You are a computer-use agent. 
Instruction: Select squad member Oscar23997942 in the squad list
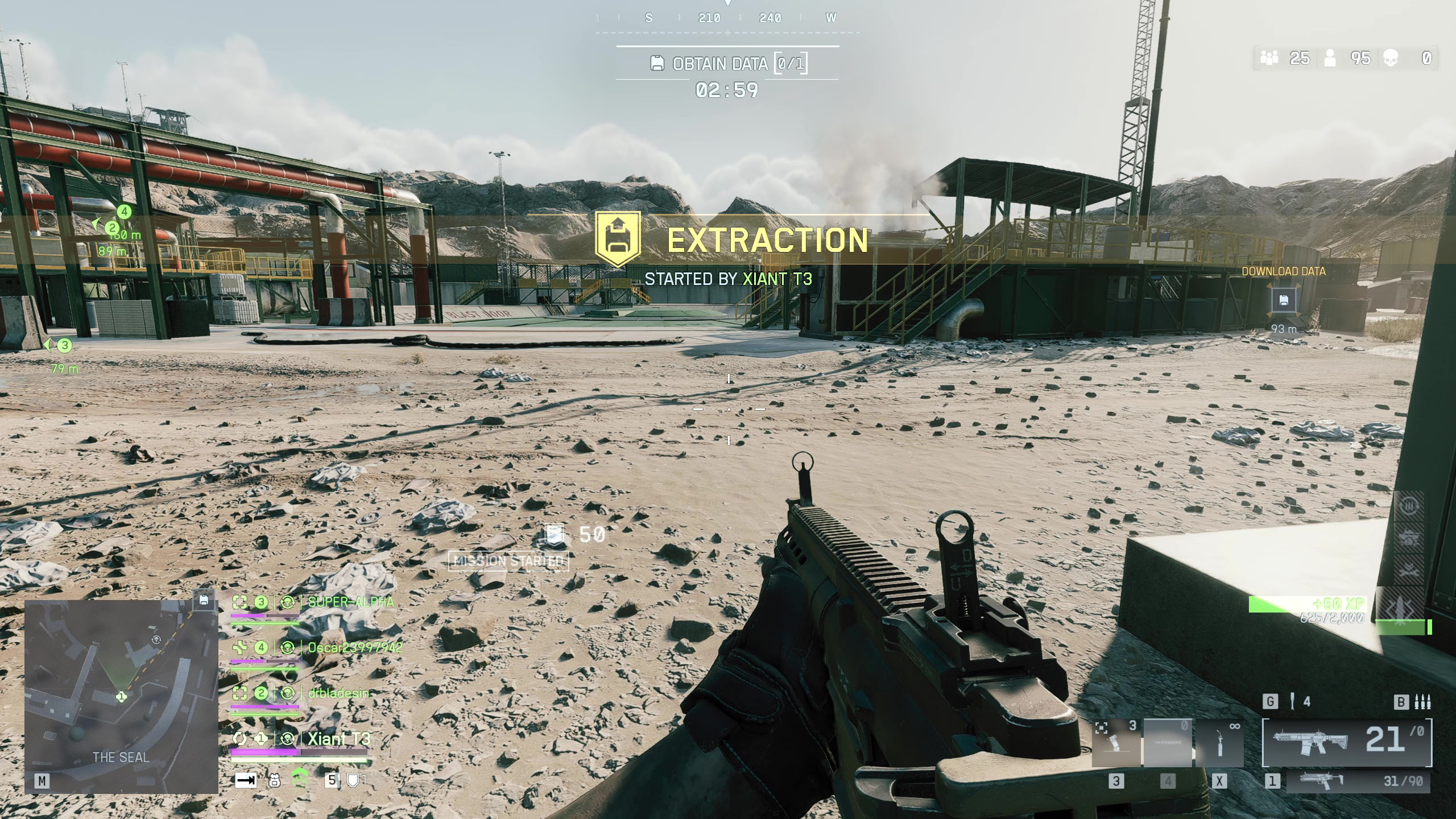point(355,648)
